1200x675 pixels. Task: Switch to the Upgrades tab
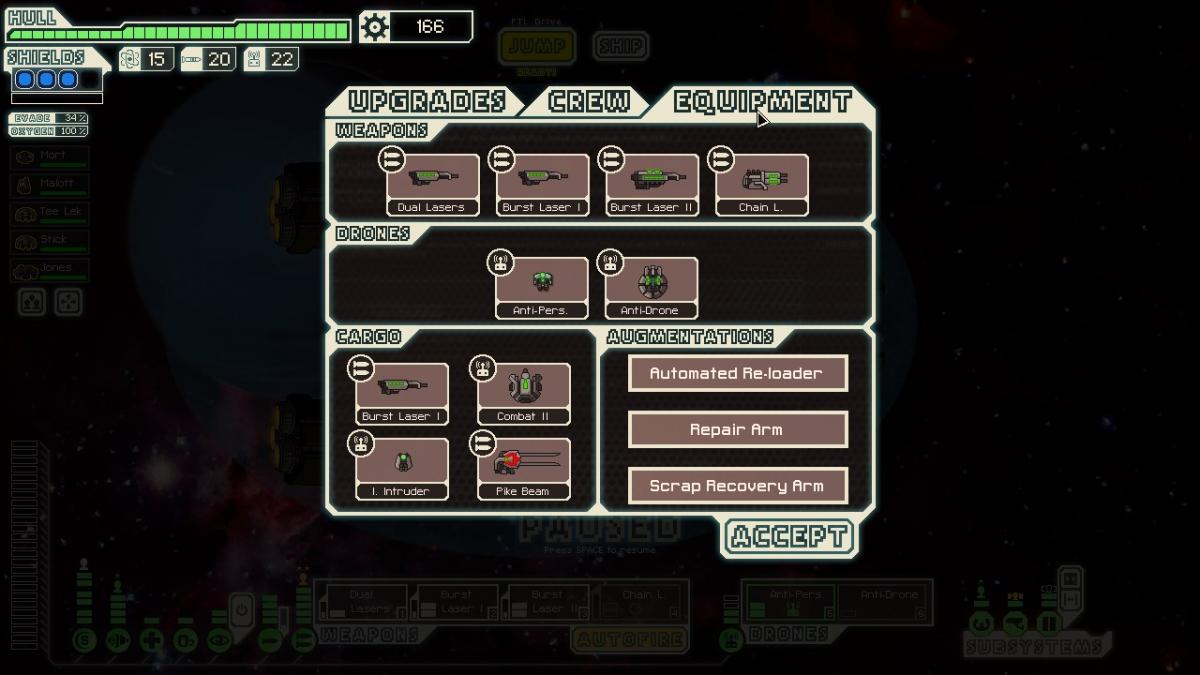pos(427,102)
